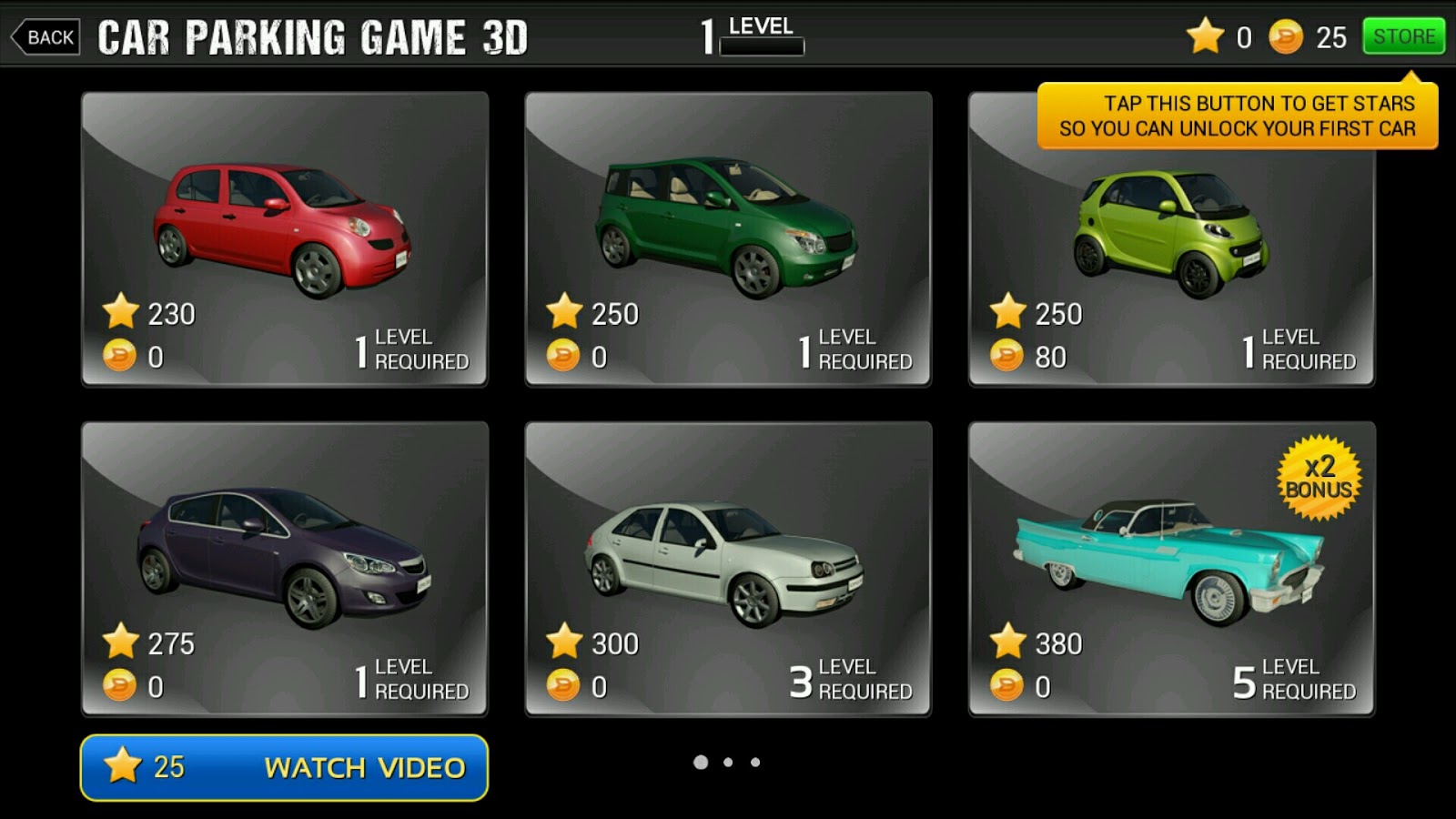Click the star icon next to the counter showing 0
This screenshot has width=1456, height=819.
point(1204,36)
